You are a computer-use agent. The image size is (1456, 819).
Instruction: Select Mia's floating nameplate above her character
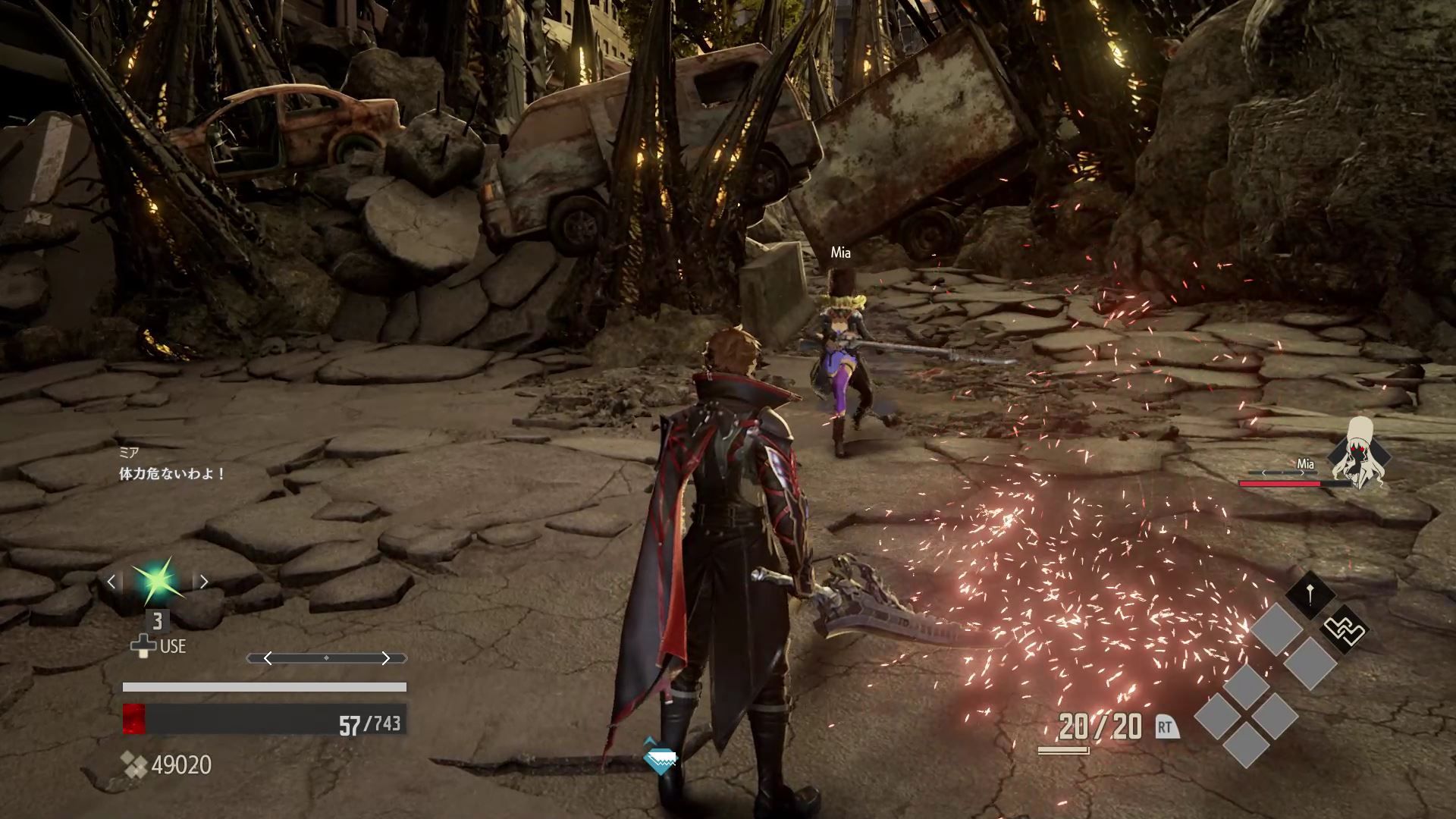click(839, 253)
